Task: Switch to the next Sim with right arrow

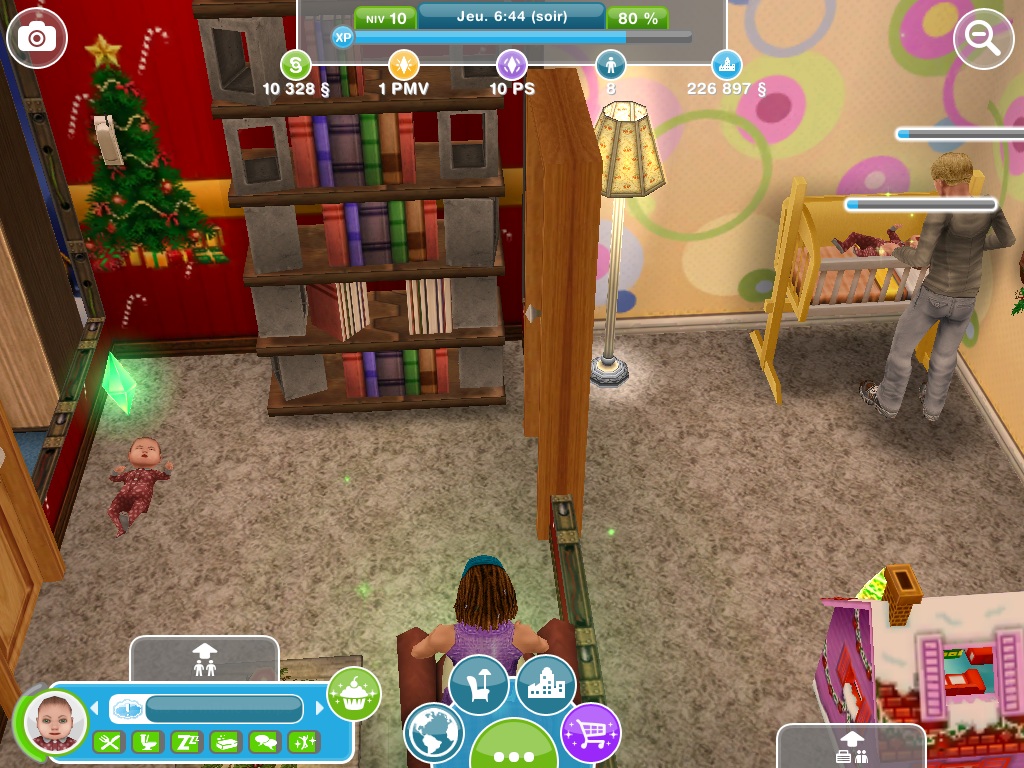Action: click(320, 709)
